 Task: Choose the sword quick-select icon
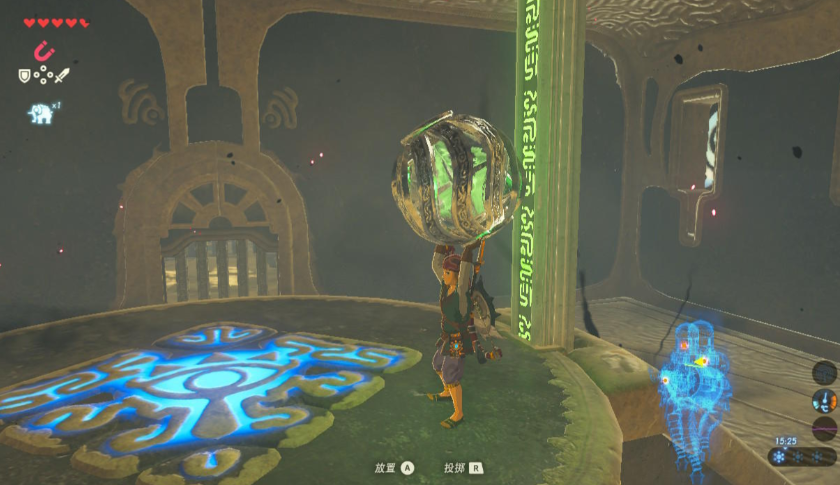[62, 75]
